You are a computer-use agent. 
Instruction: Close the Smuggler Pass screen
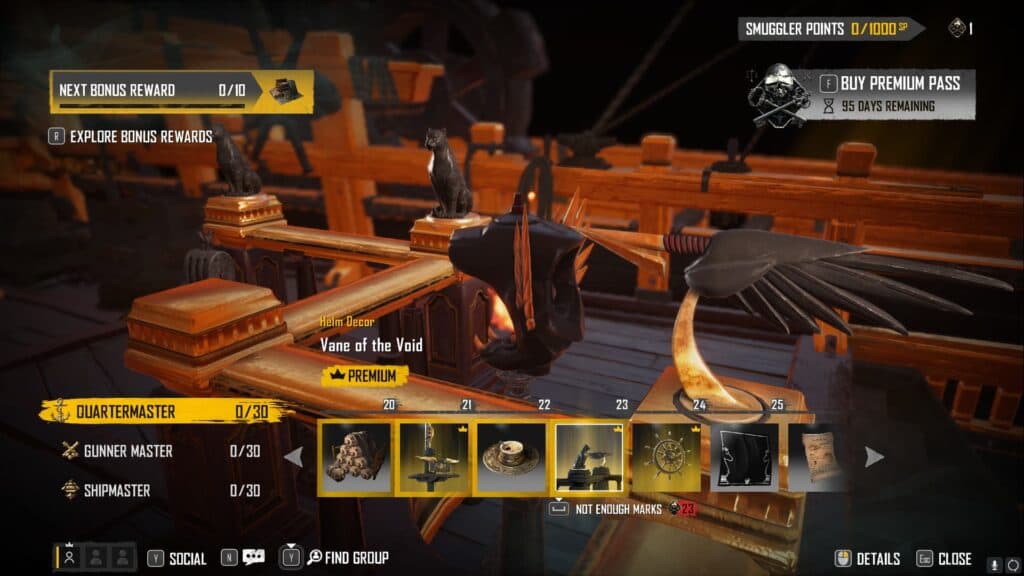click(x=943, y=559)
